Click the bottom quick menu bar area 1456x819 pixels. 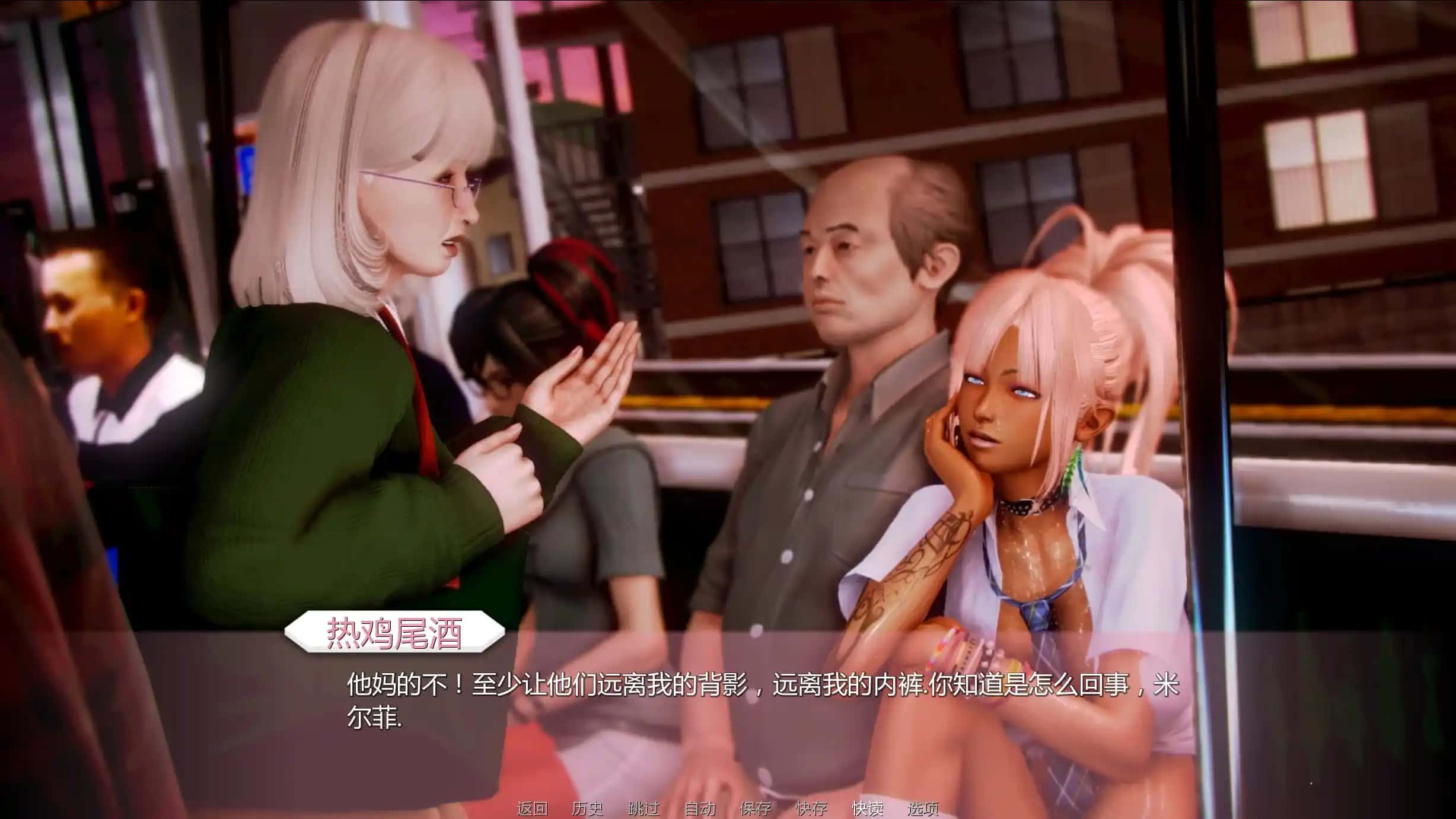click(729, 808)
